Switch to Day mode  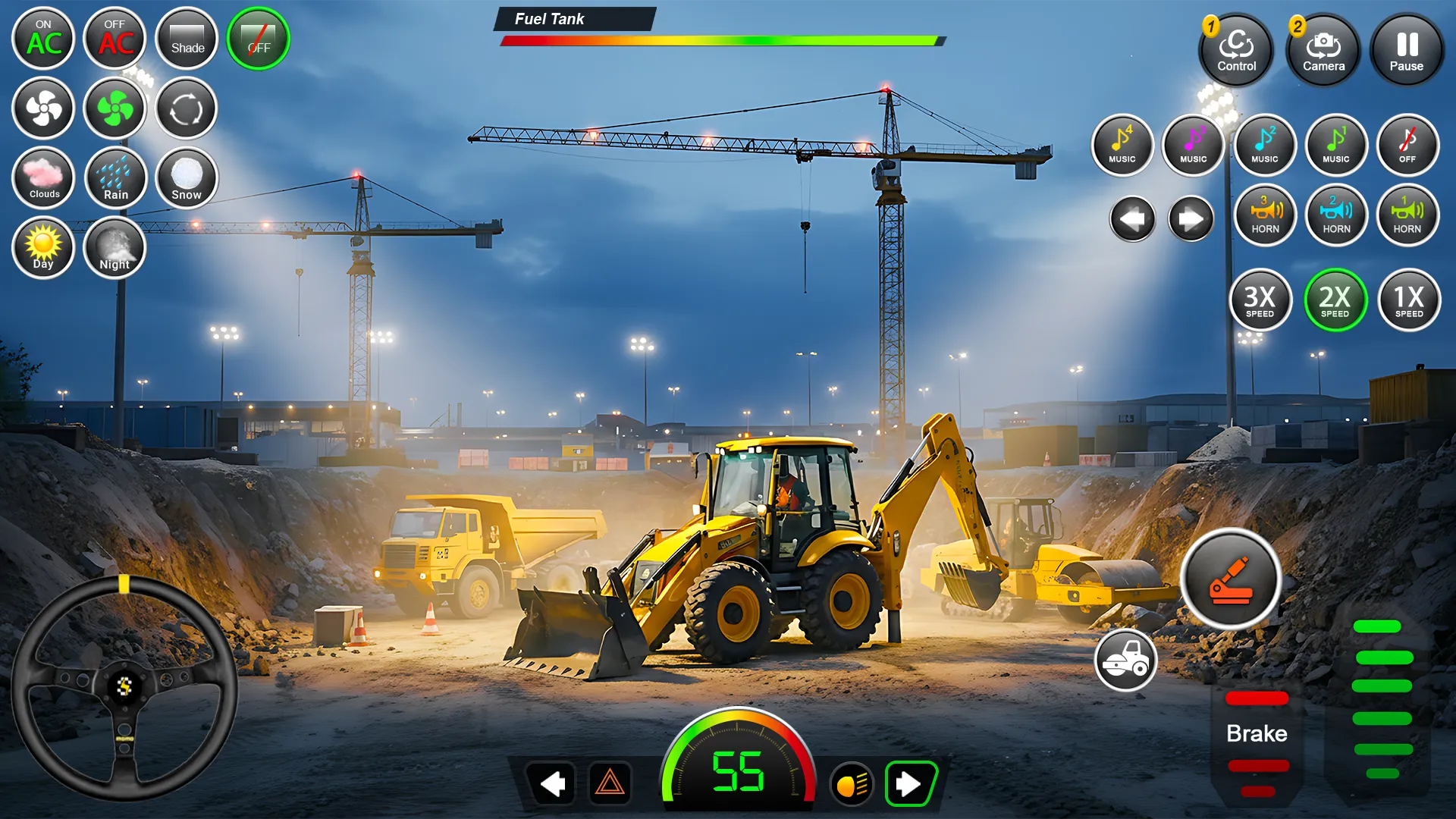(x=43, y=248)
